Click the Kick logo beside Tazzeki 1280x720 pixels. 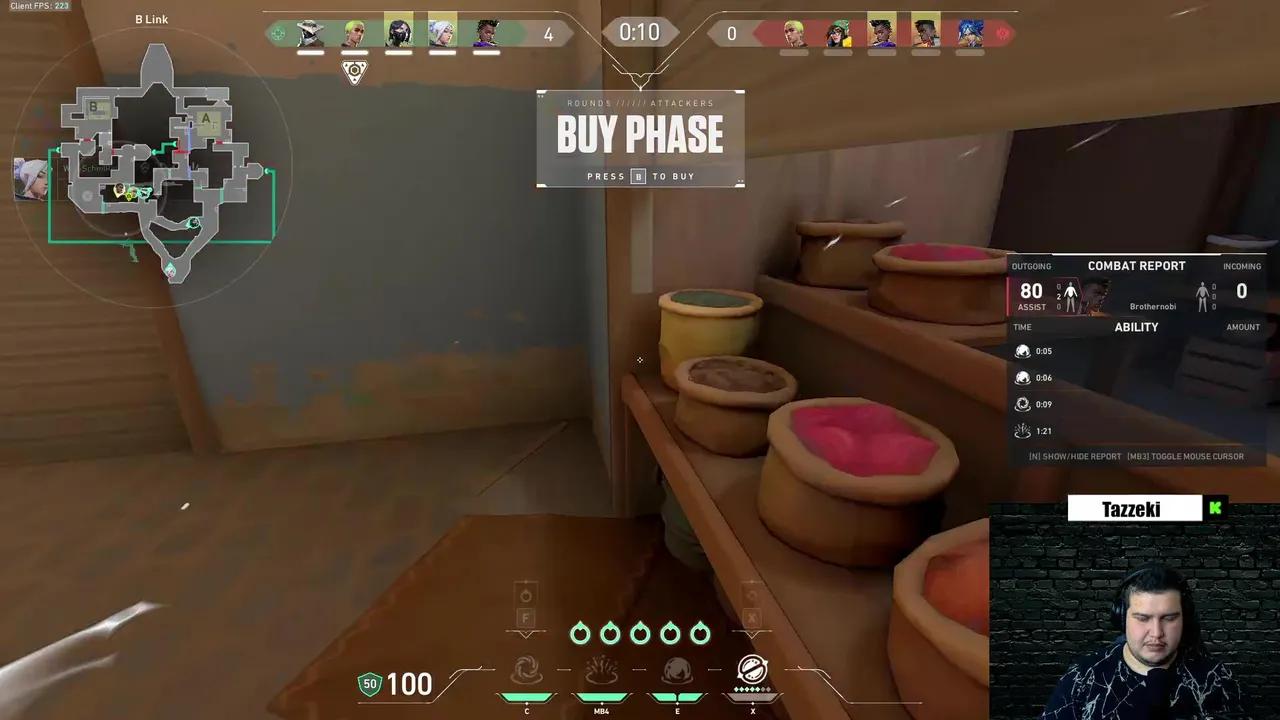1215,508
